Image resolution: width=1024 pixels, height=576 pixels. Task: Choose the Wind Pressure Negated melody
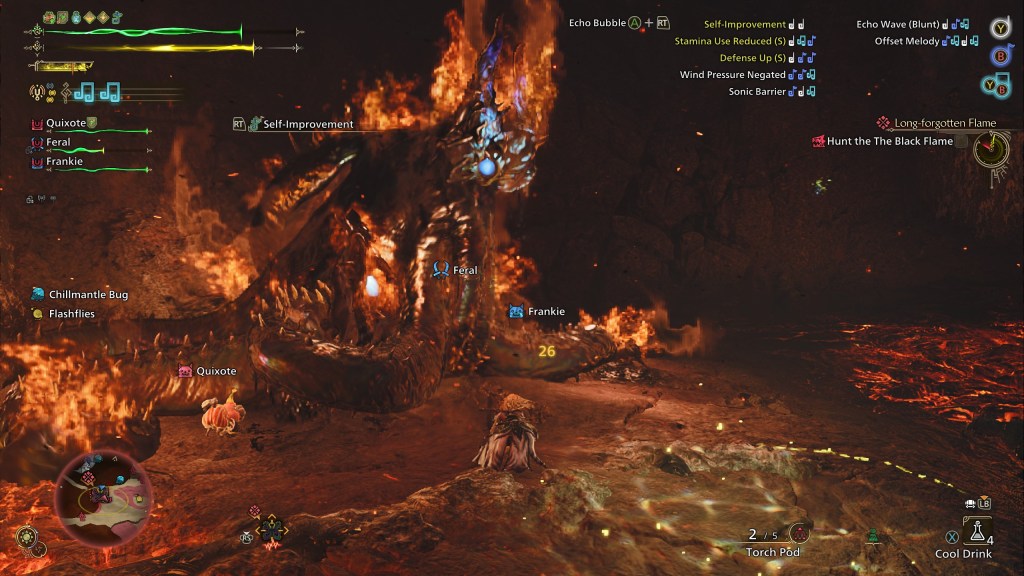(x=733, y=75)
